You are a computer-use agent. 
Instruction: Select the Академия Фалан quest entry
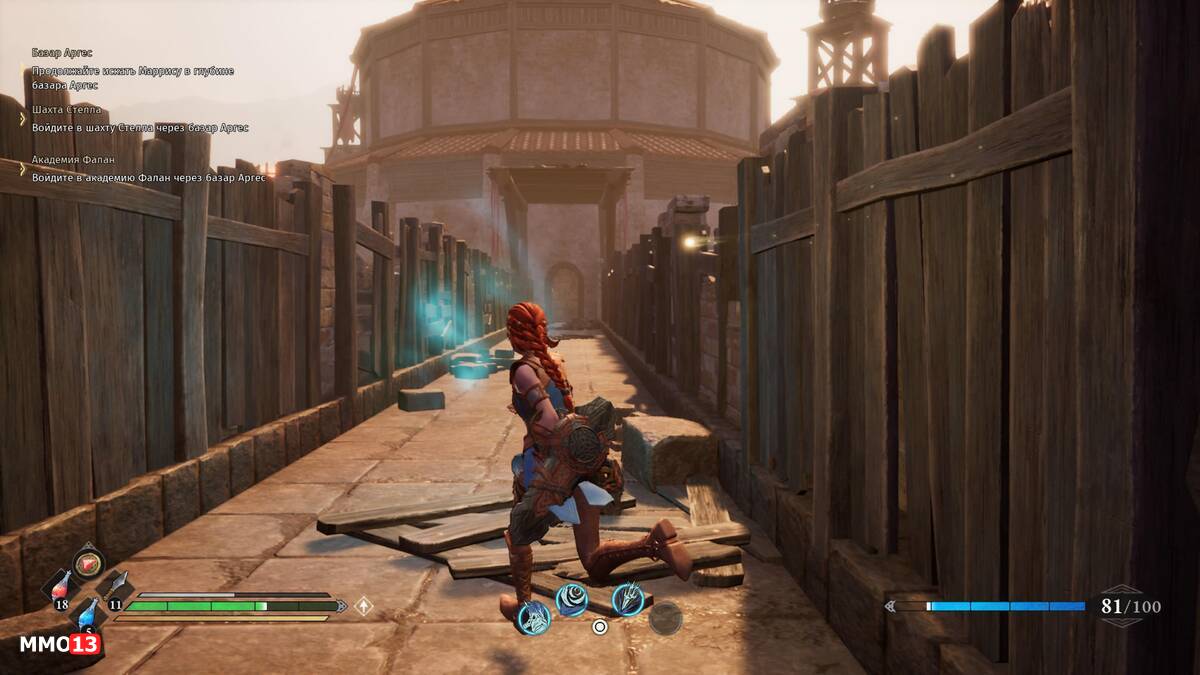coord(73,160)
